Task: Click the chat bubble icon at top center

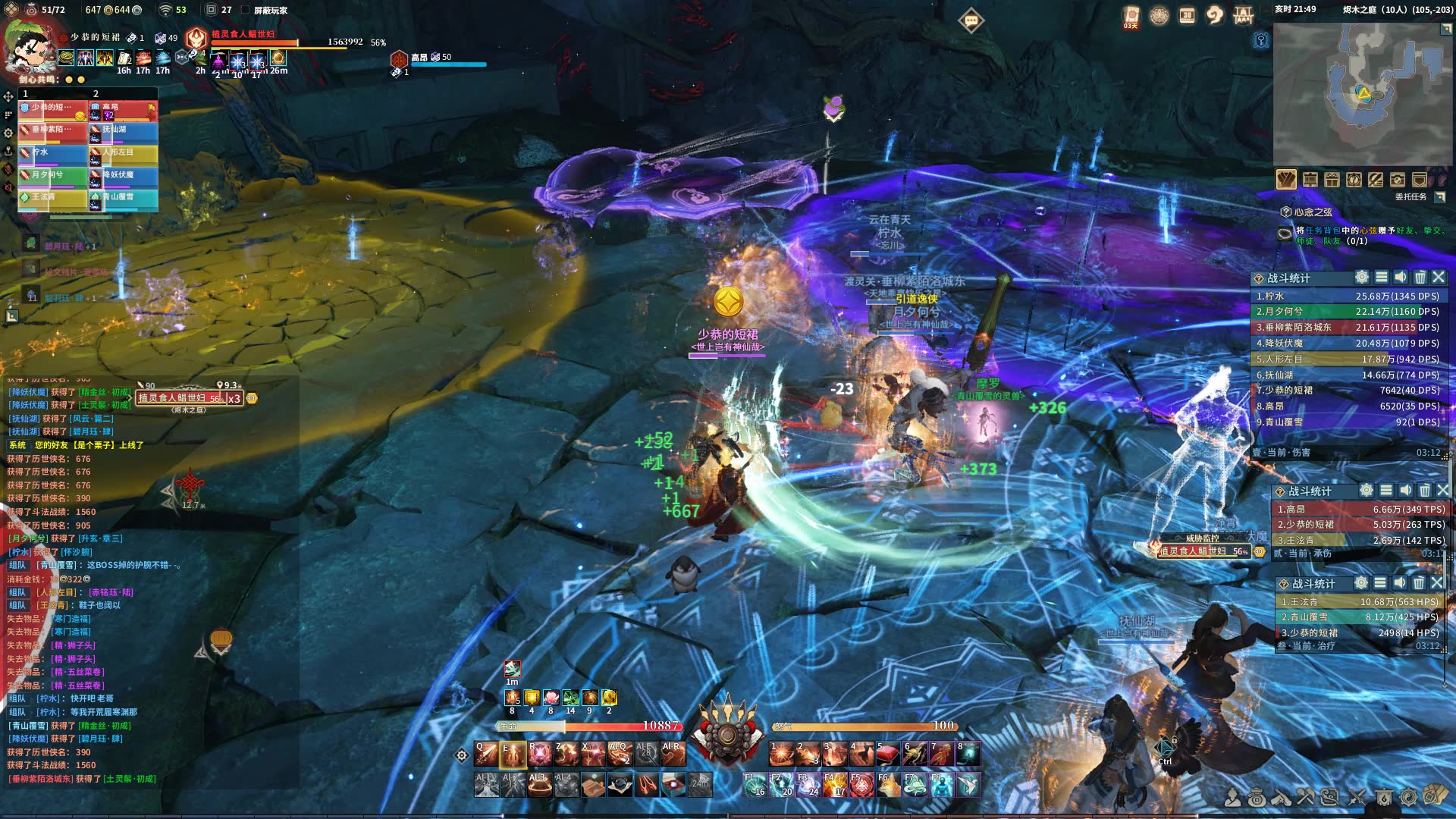Action: (x=971, y=20)
